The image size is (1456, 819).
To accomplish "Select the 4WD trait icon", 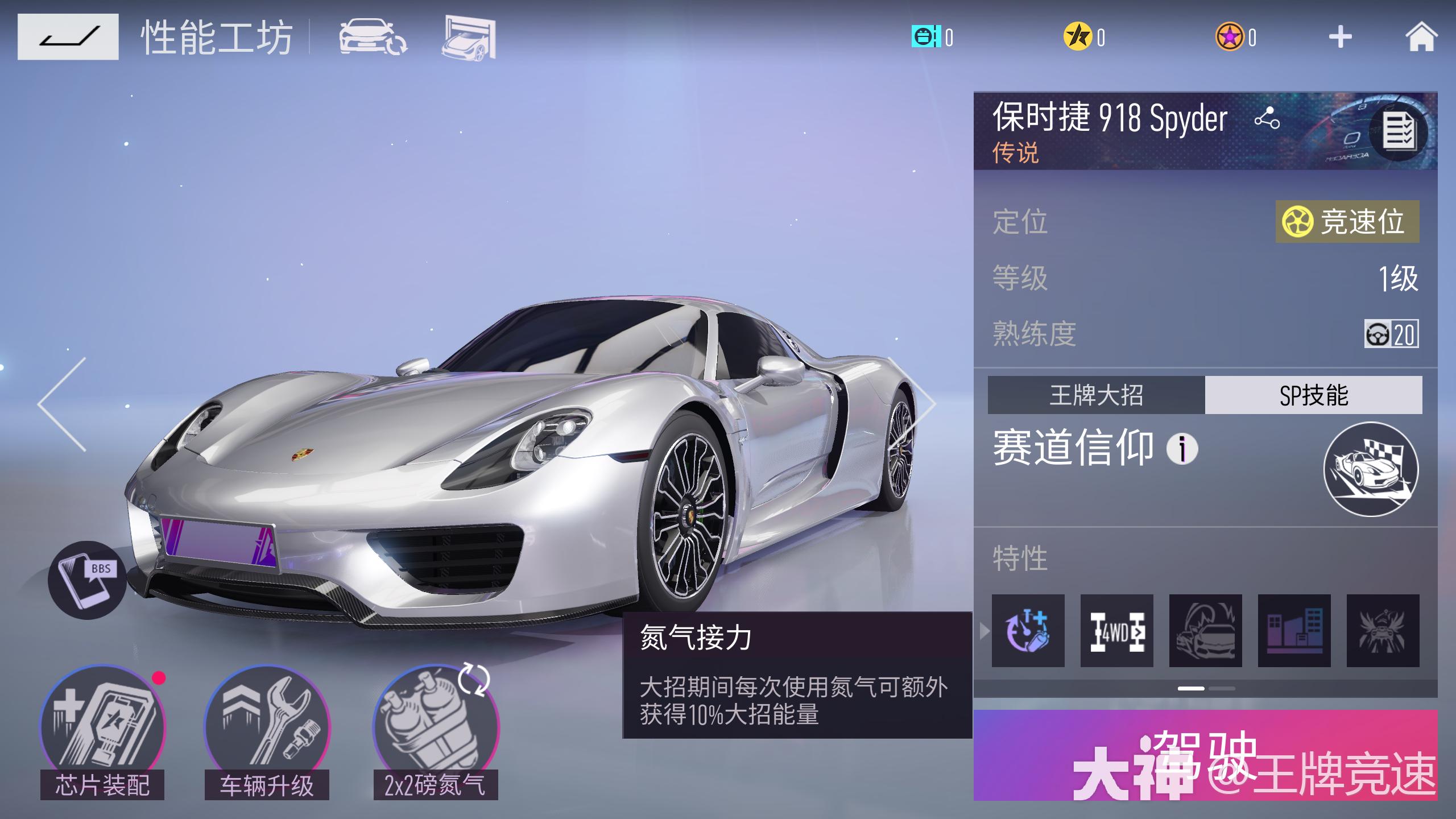I will click(x=1116, y=631).
